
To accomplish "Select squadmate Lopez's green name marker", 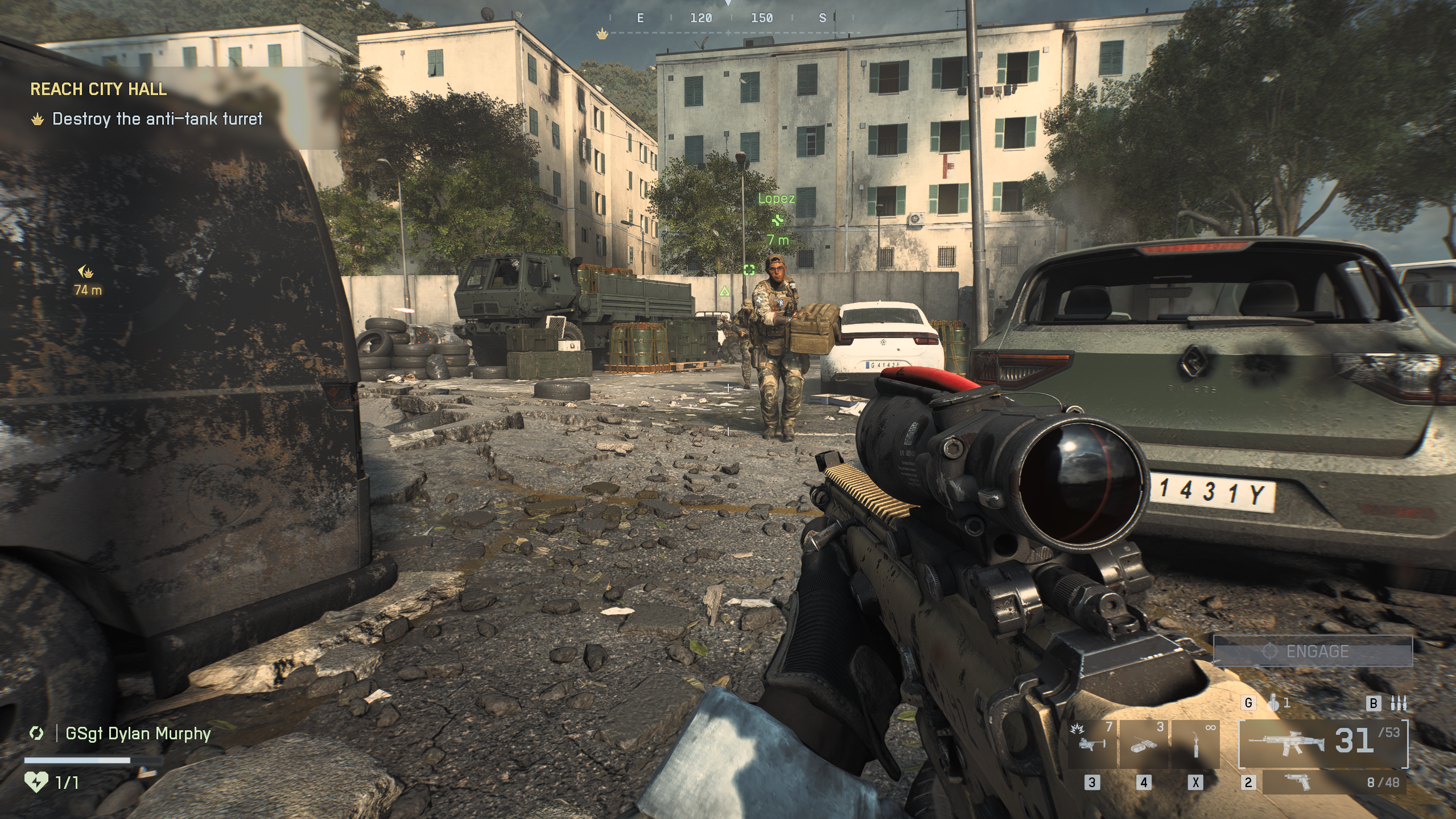I will [776, 199].
